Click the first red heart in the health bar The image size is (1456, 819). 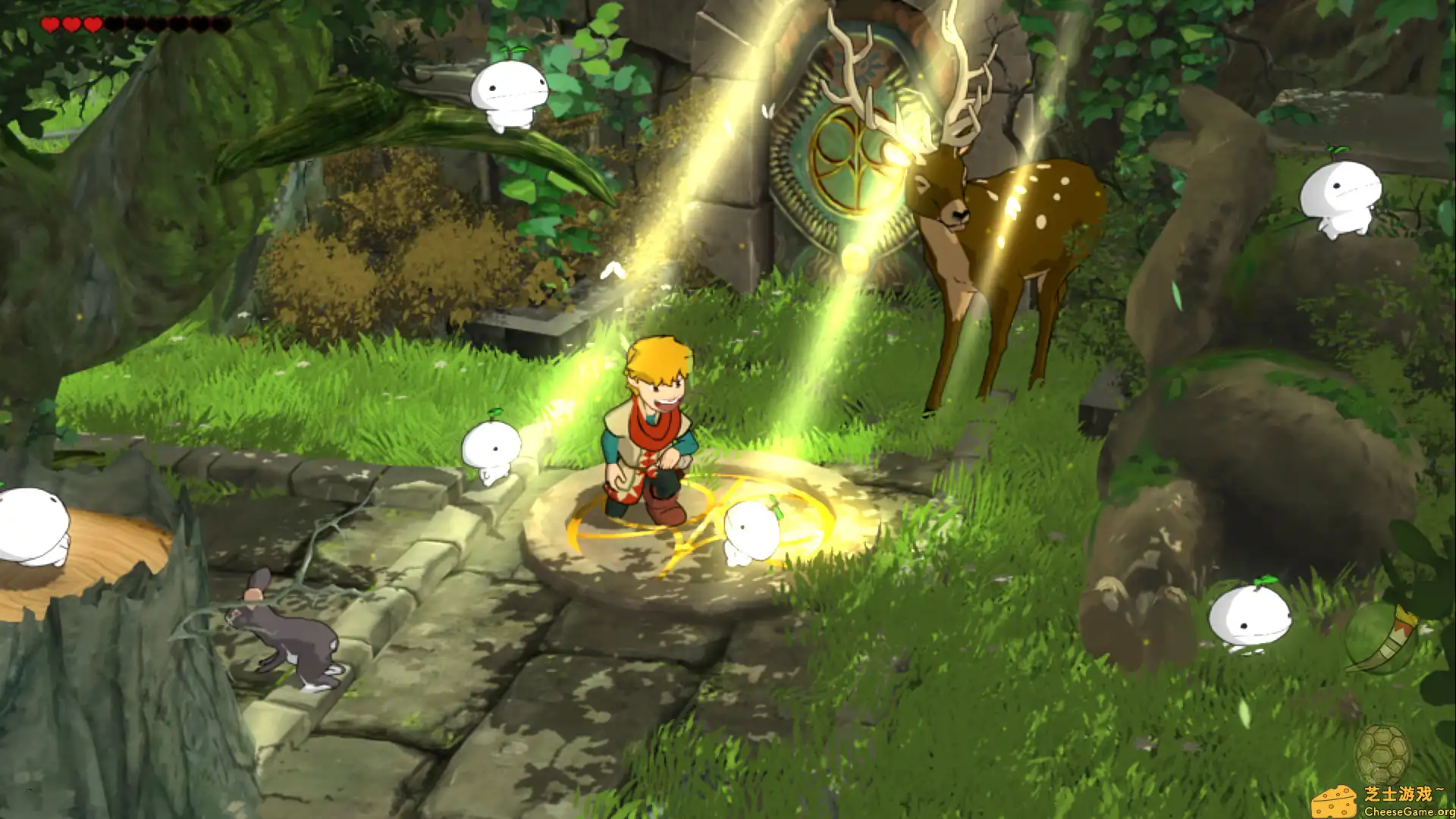[x=49, y=23]
